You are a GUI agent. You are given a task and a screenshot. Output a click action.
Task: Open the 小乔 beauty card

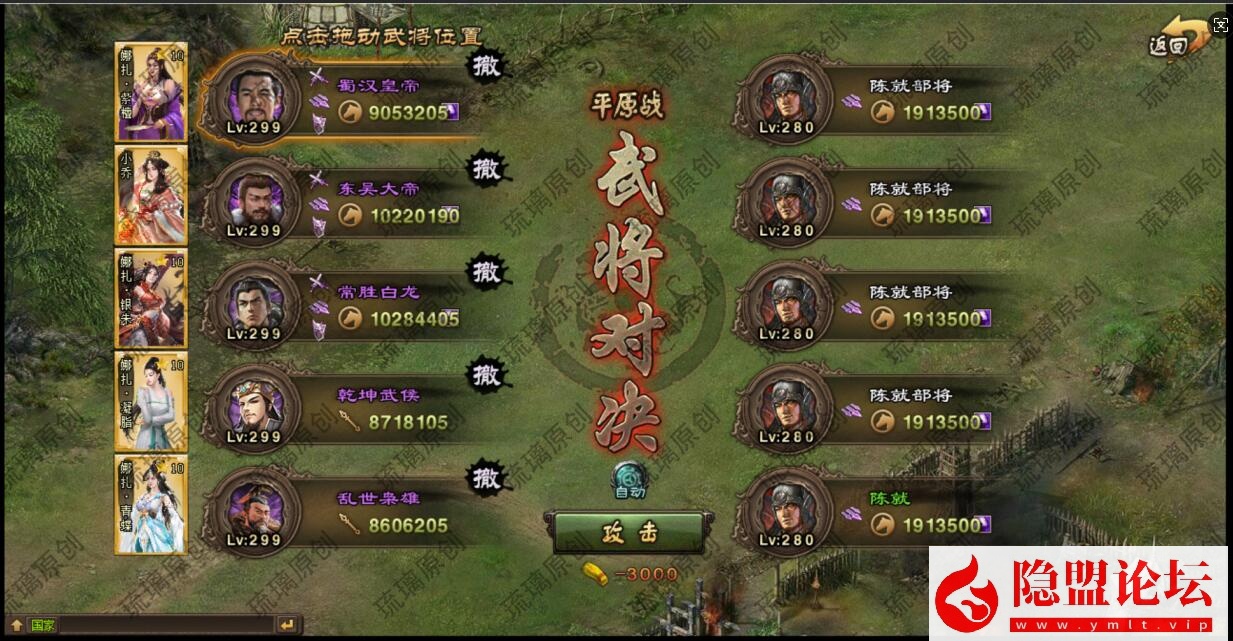point(151,195)
